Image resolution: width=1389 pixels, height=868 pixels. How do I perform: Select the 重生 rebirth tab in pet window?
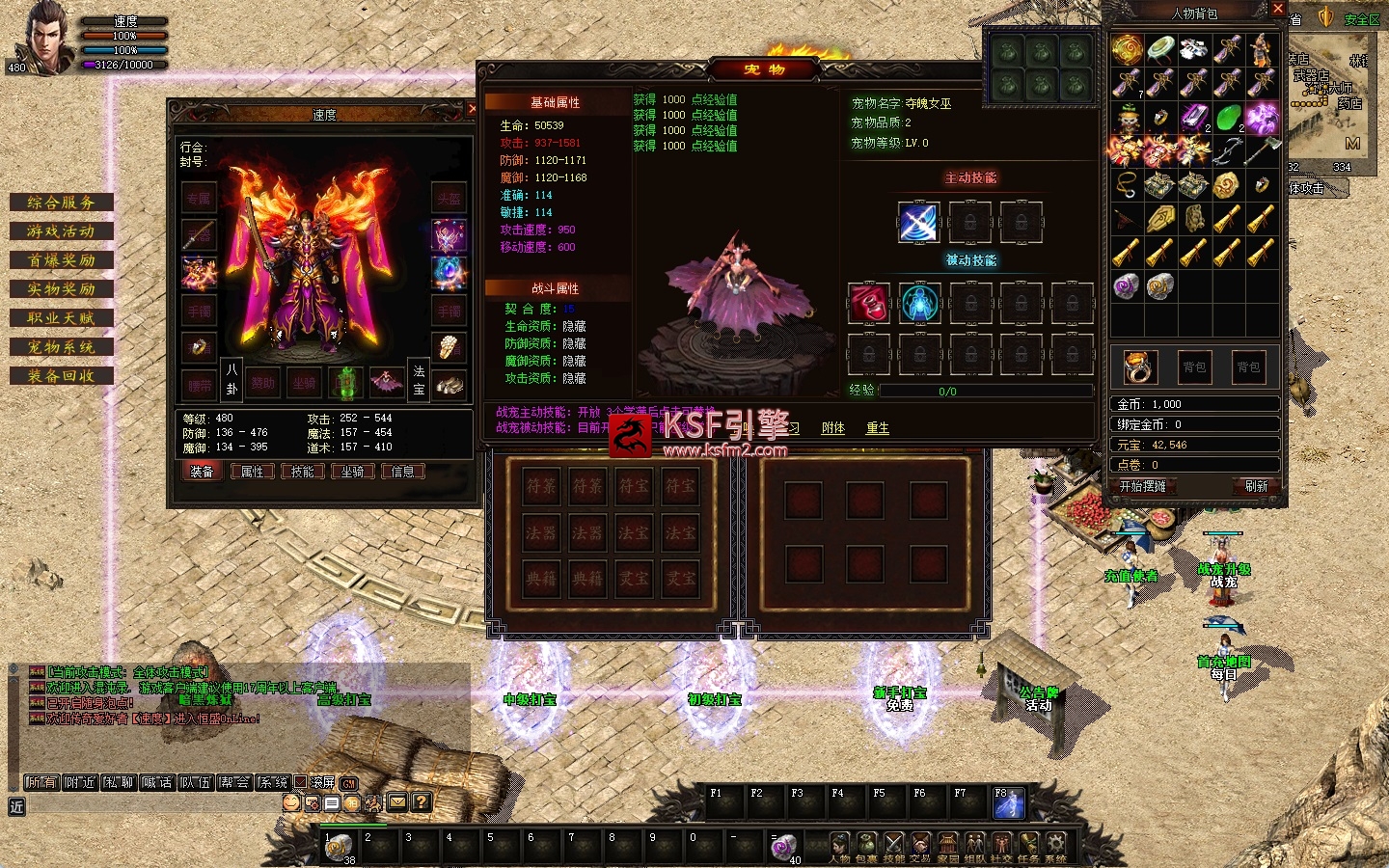coord(877,428)
